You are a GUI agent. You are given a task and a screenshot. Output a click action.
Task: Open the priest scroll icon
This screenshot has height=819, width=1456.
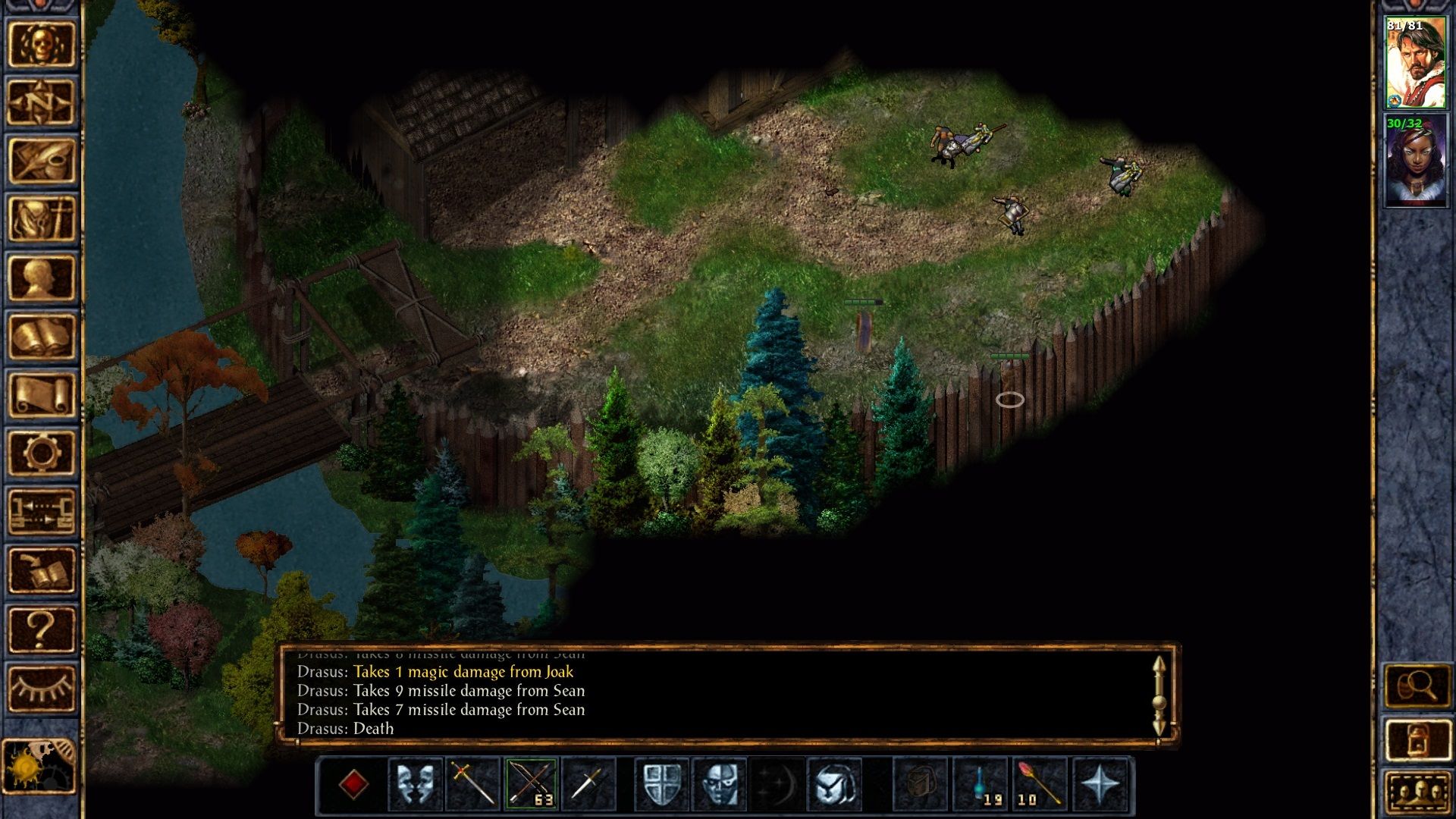coord(42,394)
